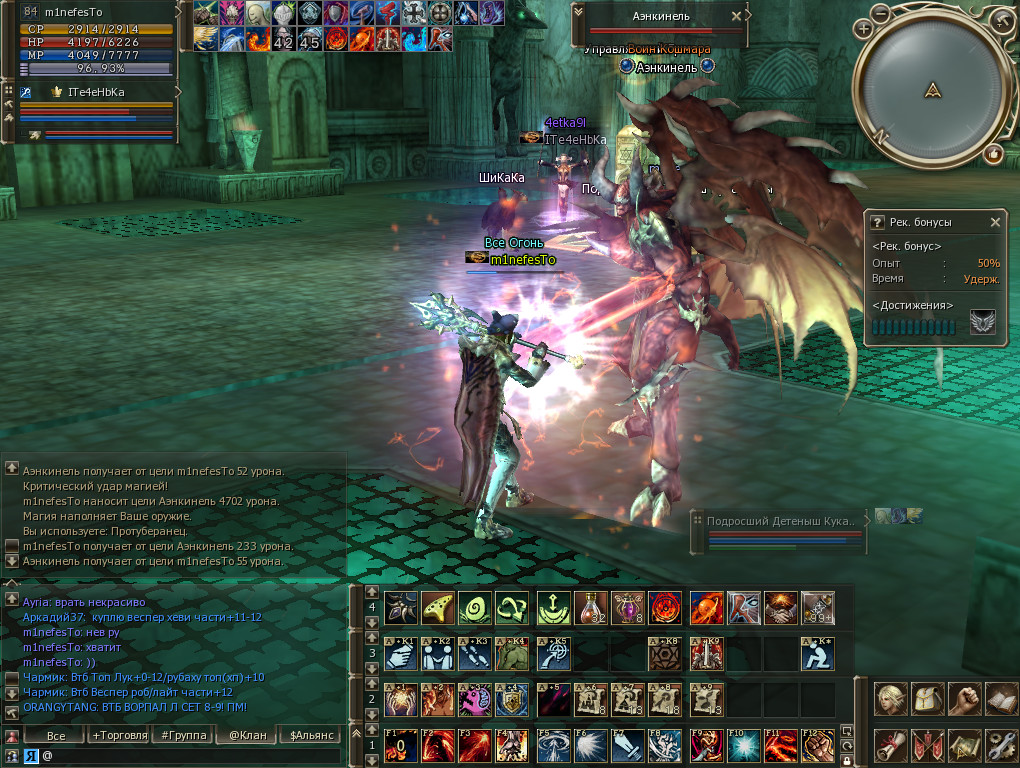Use the red potion with 32 charges

[x=590, y=607]
